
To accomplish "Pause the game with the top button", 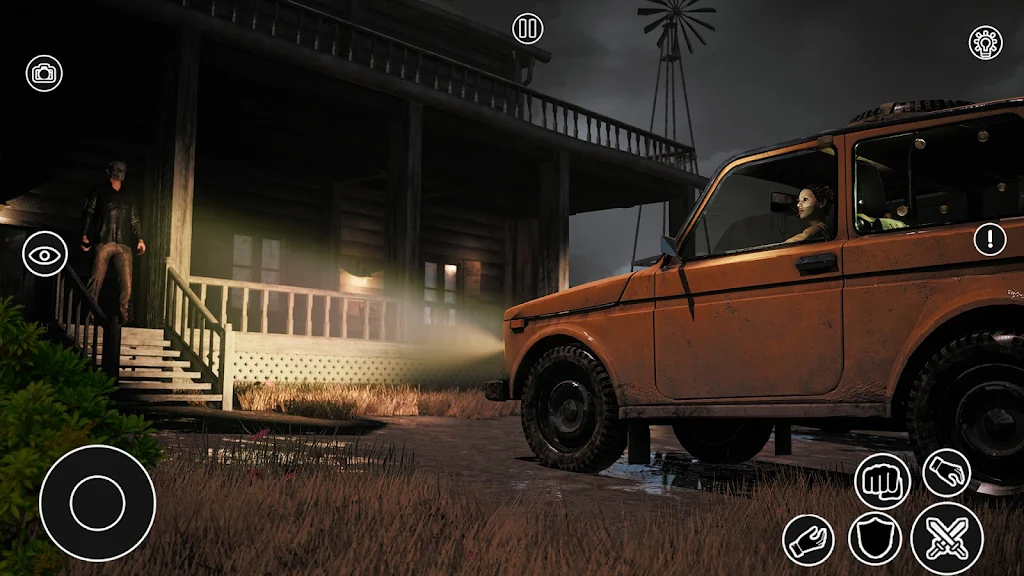I will pyautogui.click(x=528, y=28).
